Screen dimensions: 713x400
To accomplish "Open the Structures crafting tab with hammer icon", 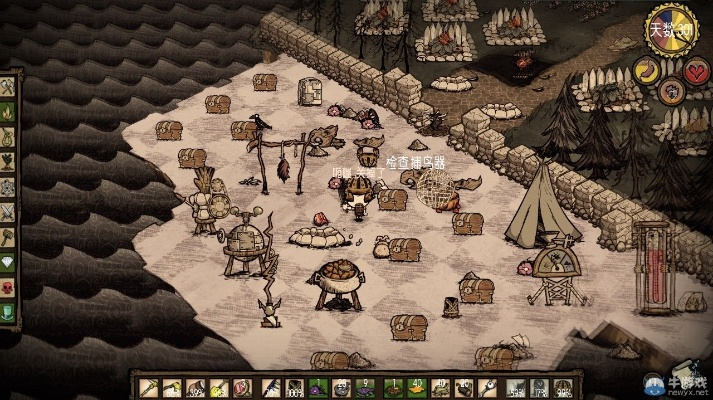I will (8, 237).
